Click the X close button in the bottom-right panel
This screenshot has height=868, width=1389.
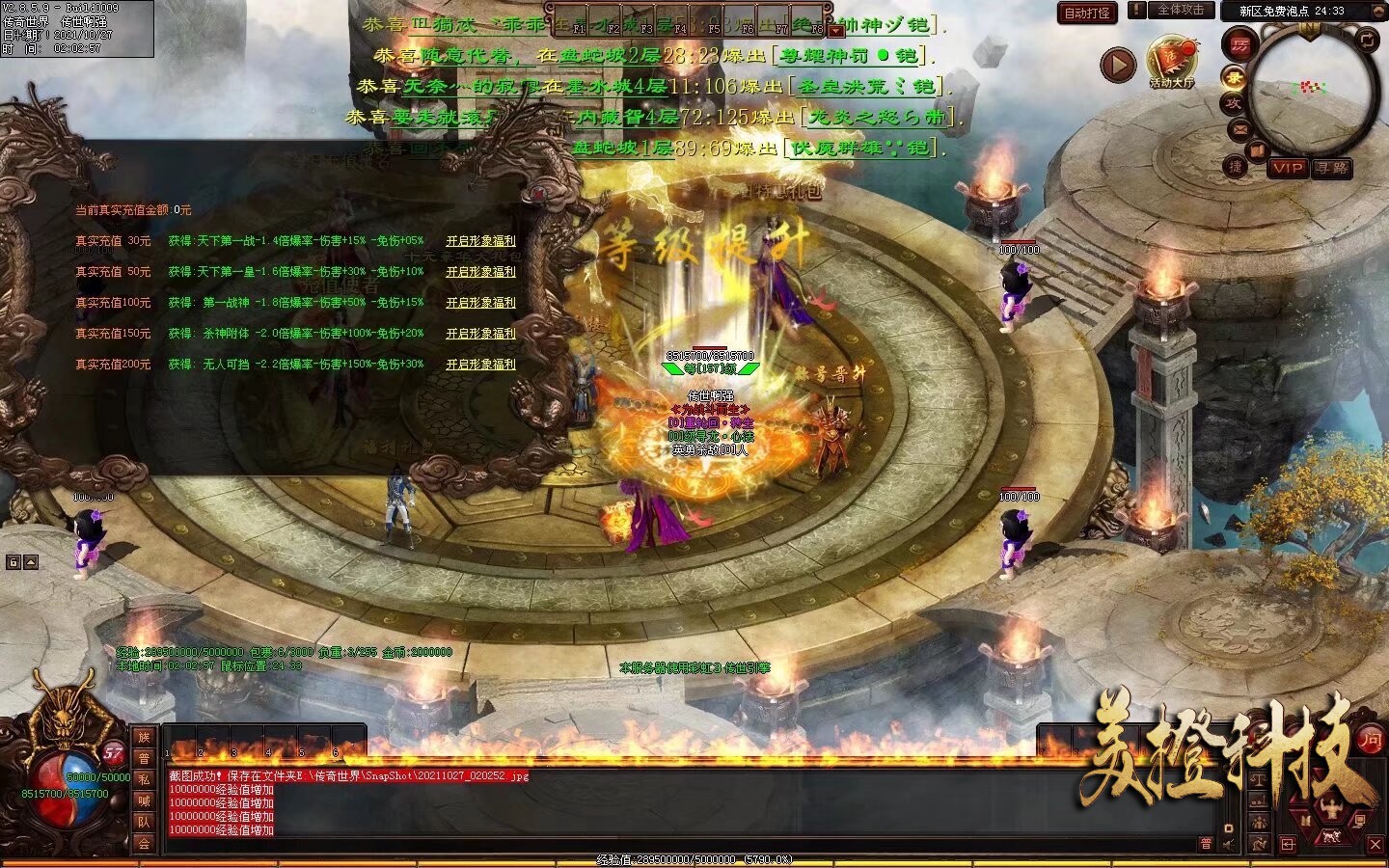pos(1375,845)
